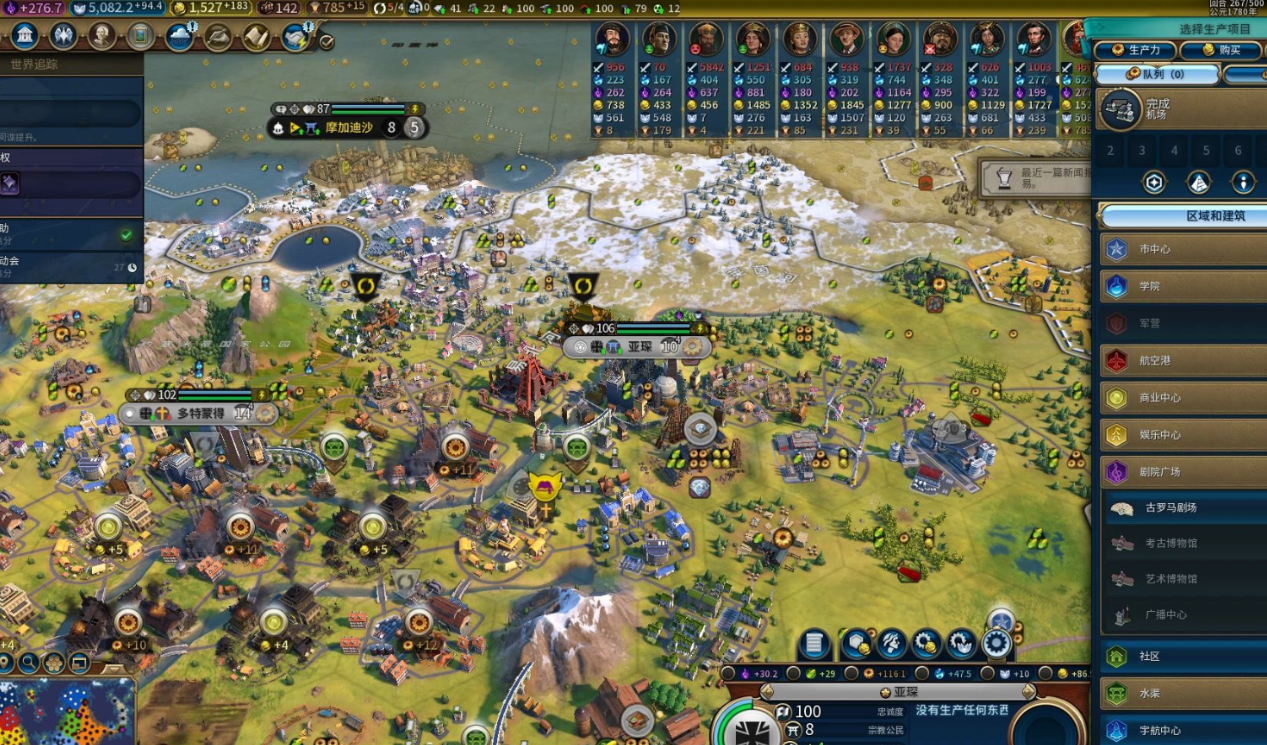Switch to the 生产力 production tab
The image size is (1267, 745).
(1135, 51)
